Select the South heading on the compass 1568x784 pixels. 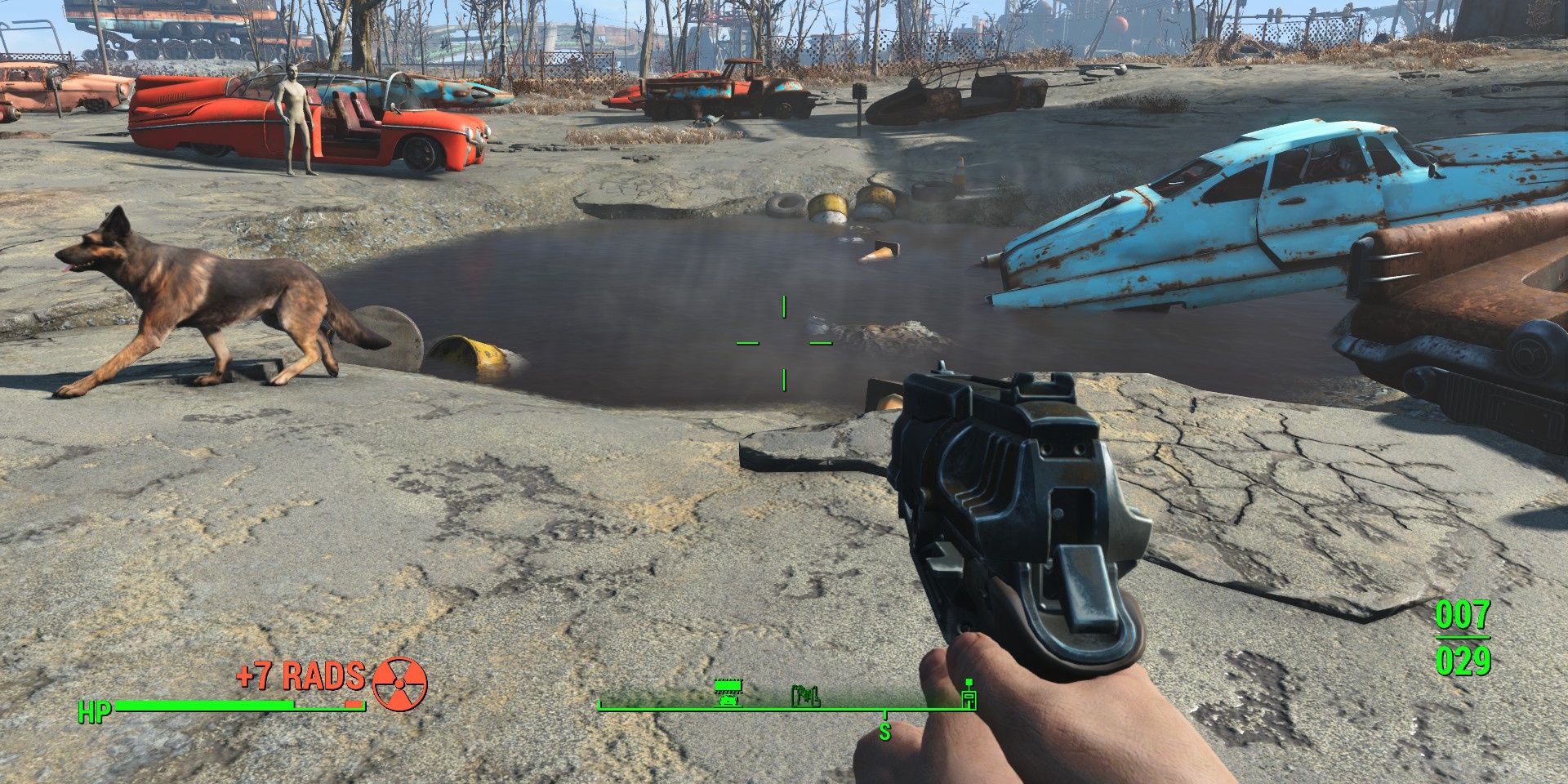pyautogui.click(x=884, y=729)
